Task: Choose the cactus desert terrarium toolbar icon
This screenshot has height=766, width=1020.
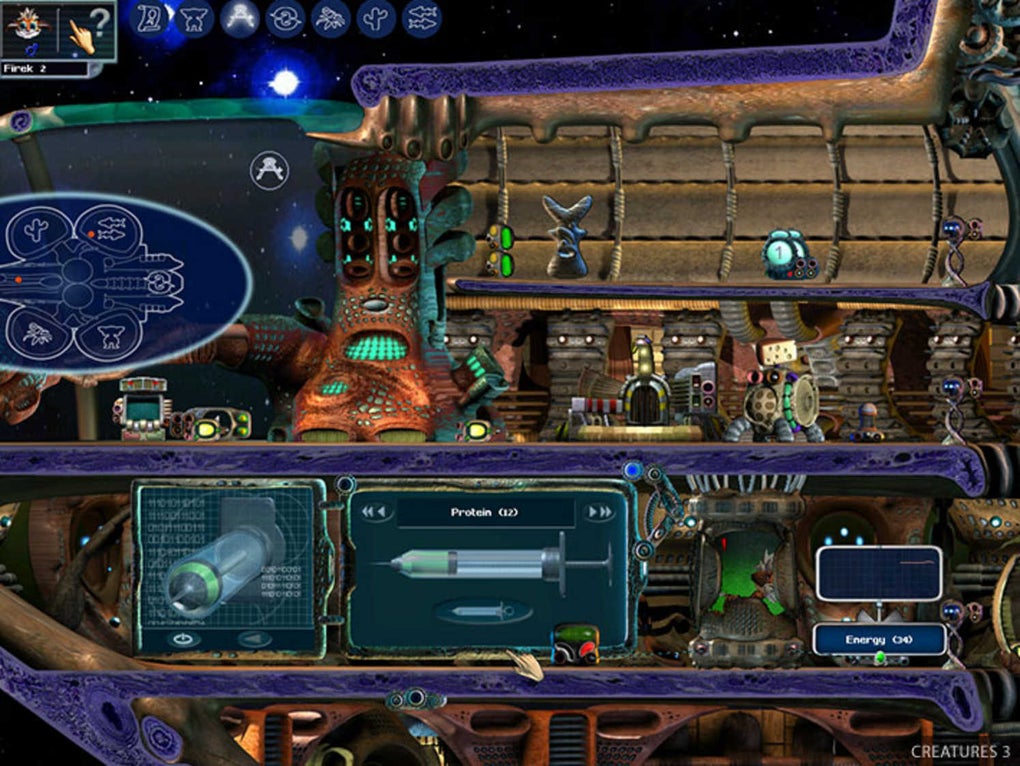Action: [x=376, y=17]
